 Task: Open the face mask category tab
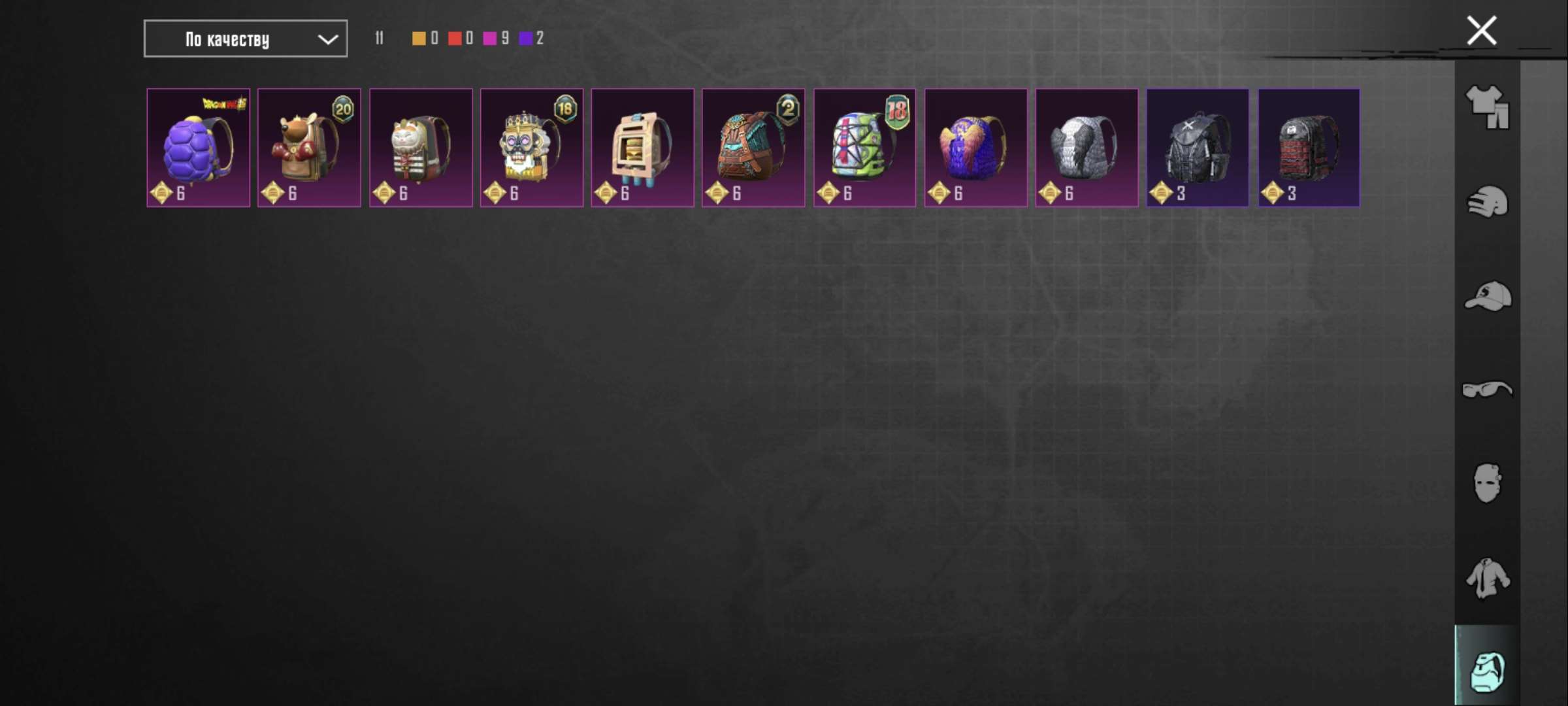pos(1487,484)
